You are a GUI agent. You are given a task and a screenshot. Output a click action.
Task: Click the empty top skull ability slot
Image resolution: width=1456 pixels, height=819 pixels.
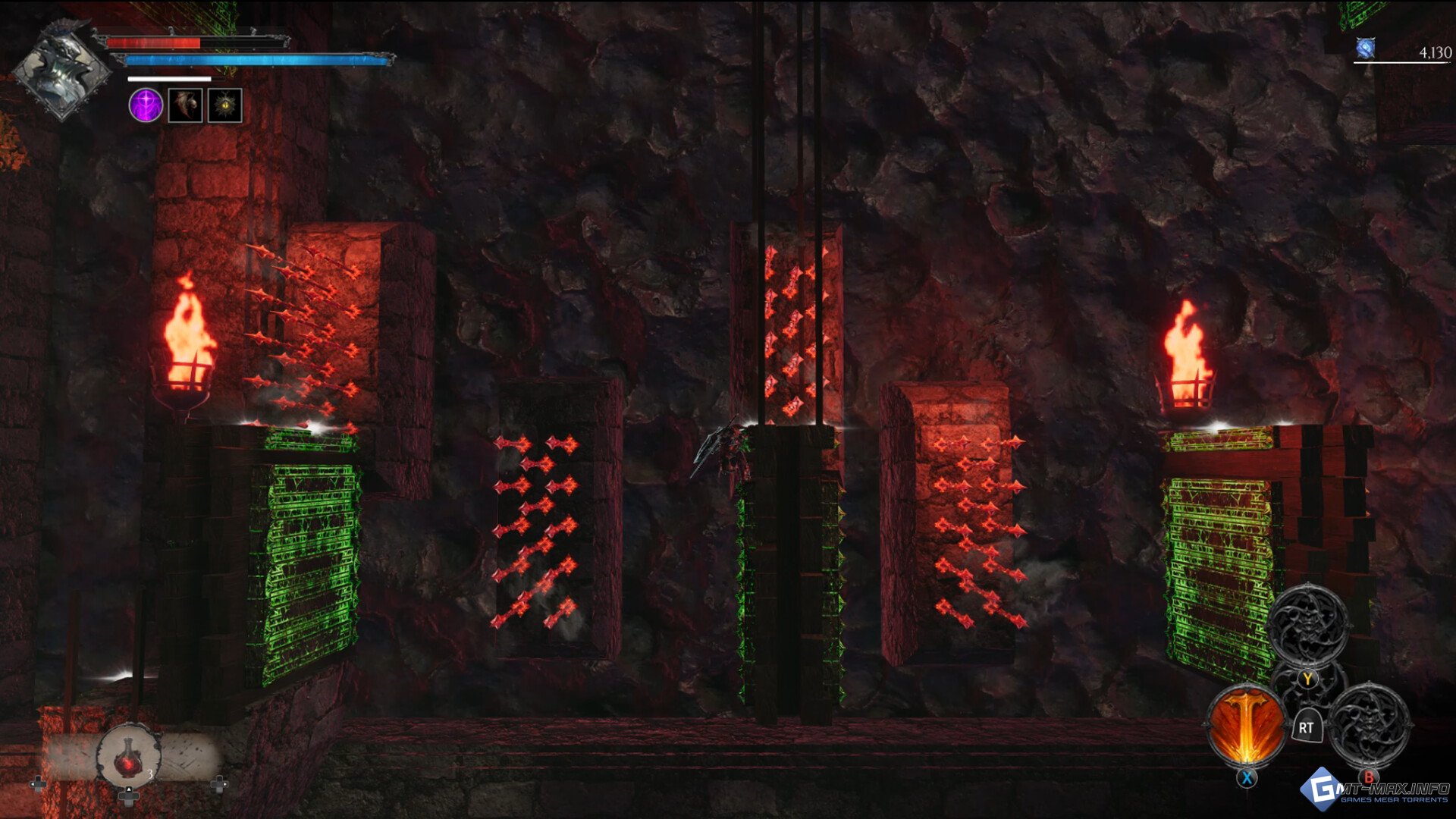1308,625
